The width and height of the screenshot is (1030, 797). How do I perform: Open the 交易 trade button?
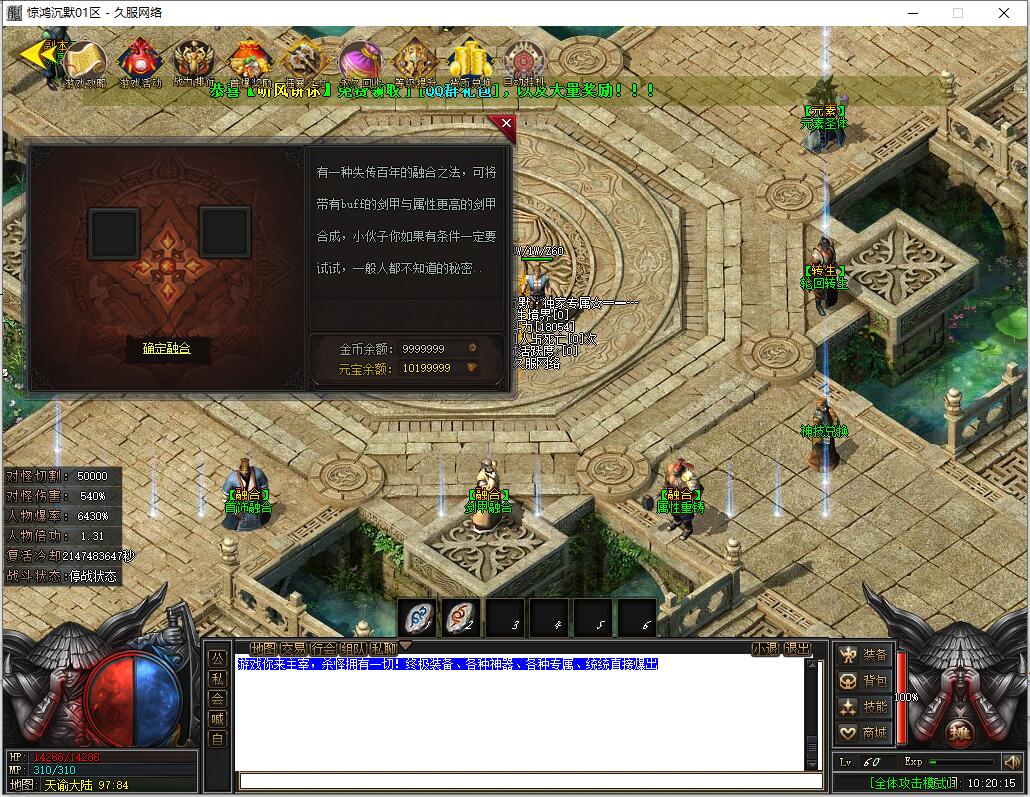click(x=293, y=648)
